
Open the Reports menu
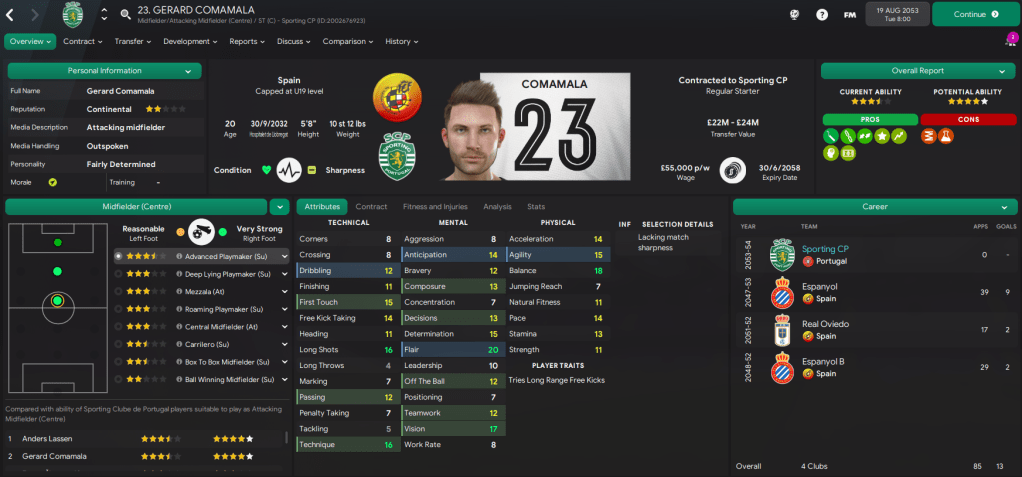coord(247,42)
